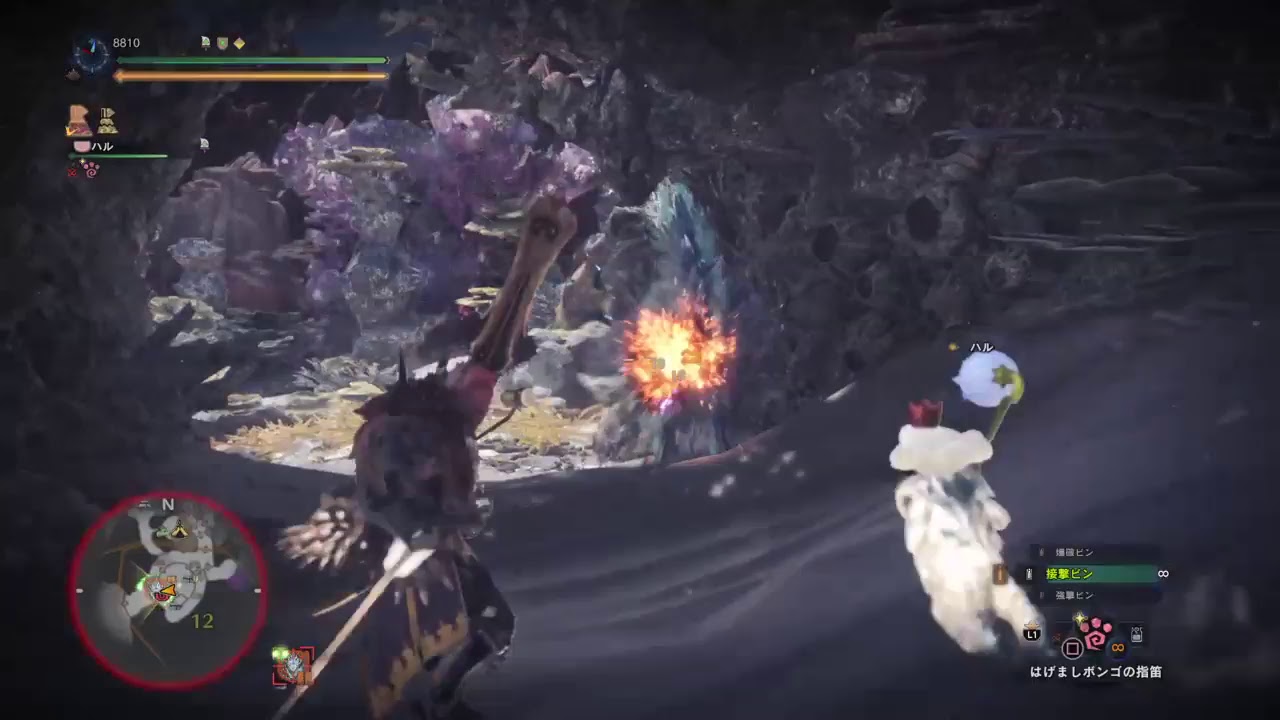Toggle the shield status icon above the health bar
Viewport: 1280px width, 720px height.
(222, 44)
